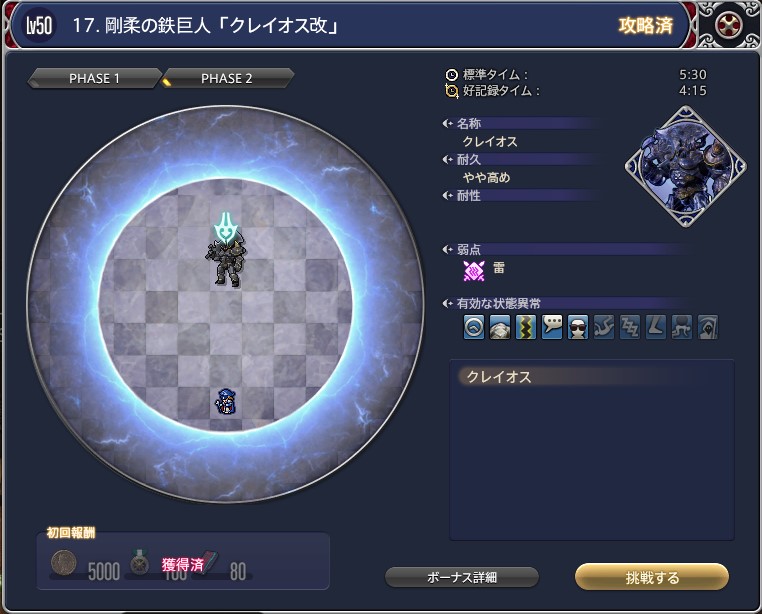
Task: Select the speech bubble status icon
Action: point(552,327)
